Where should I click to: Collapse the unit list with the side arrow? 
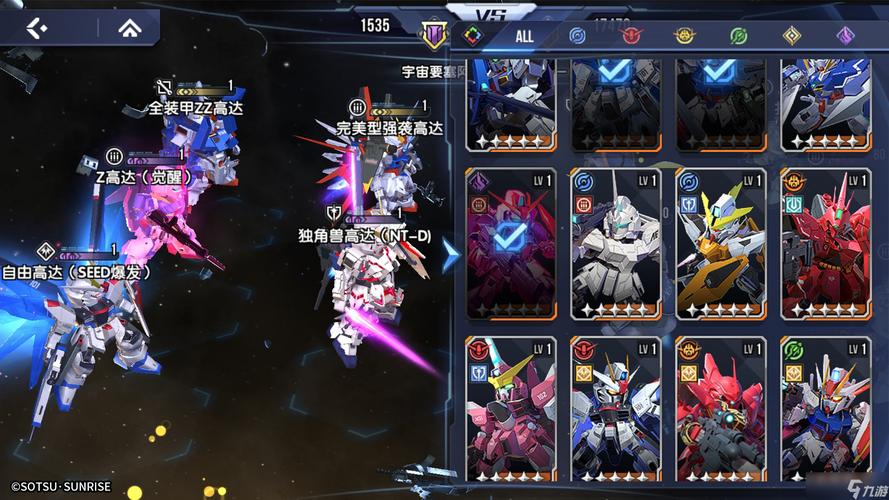pyautogui.click(x=451, y=256)
